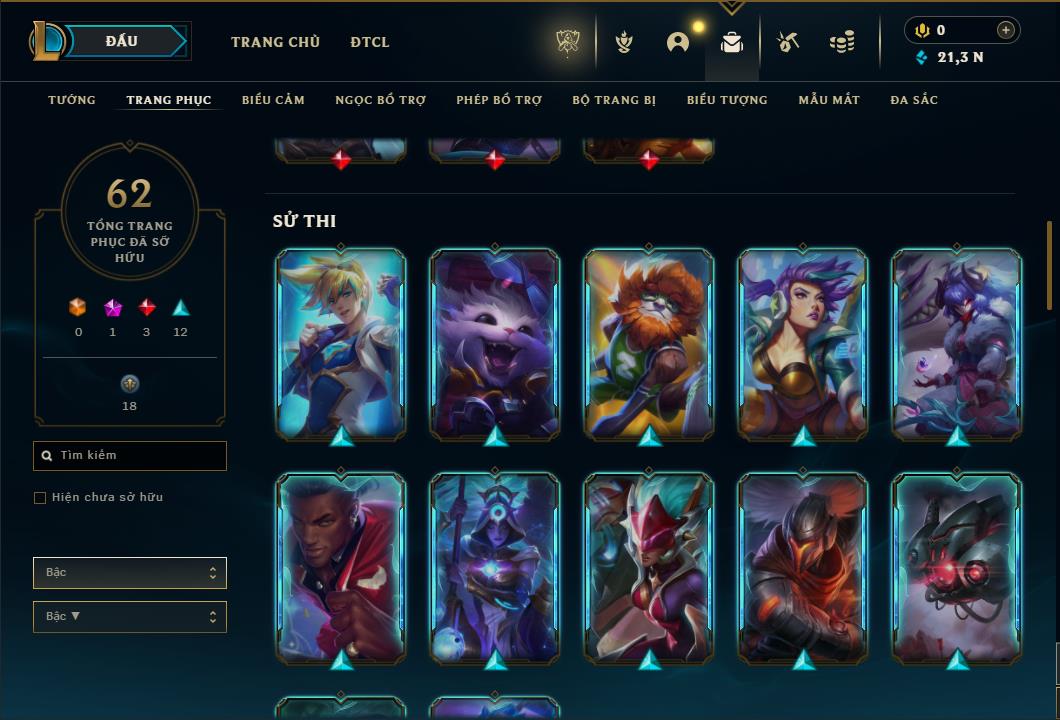The height and width of the screenshot is (720, 1060).
Task: Select the PHÉP BỔ TRỢ tab
Action: pyautogui.click(x=499, y=100)
